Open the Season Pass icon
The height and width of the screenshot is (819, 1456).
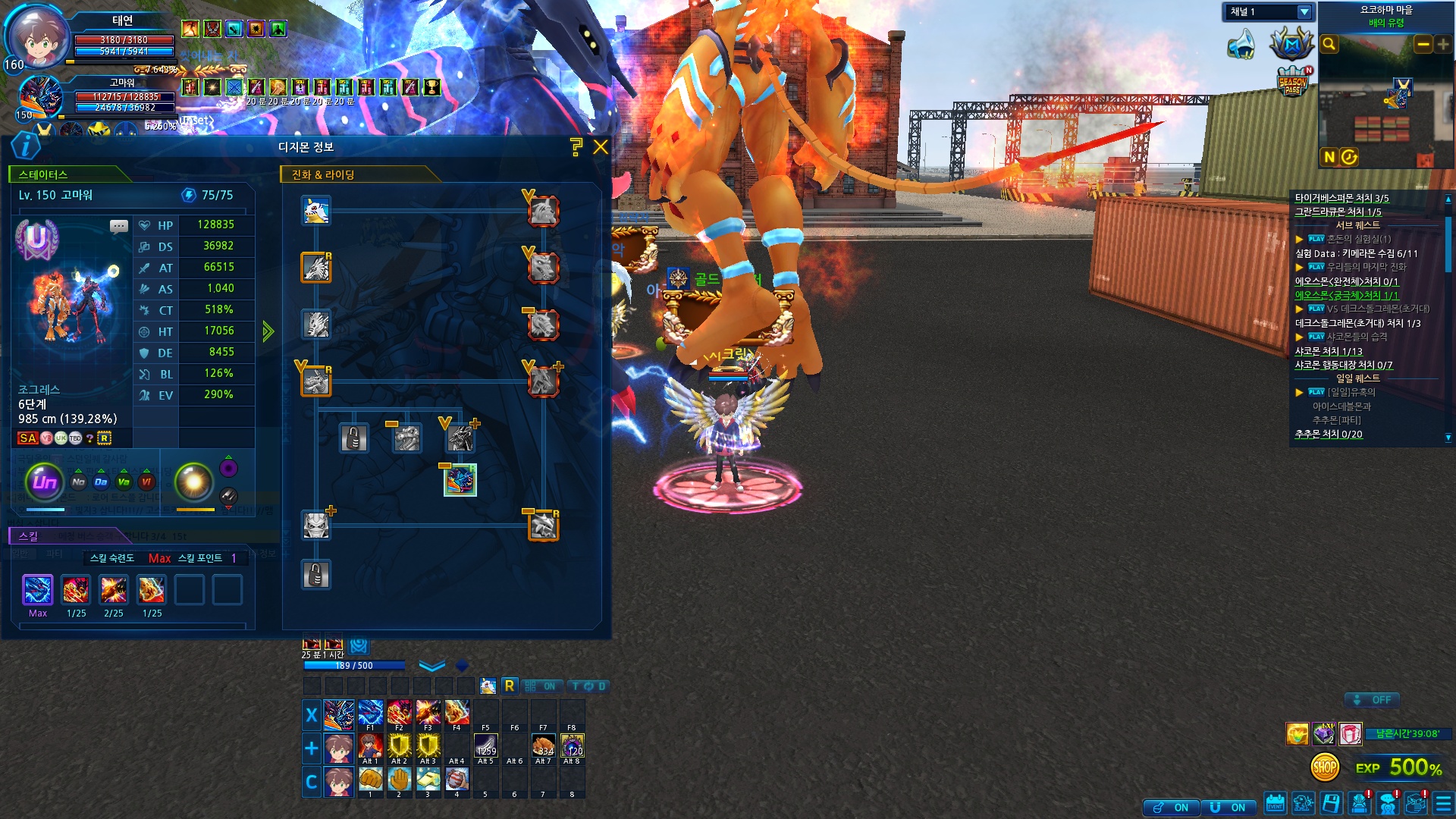tap(1292, 84)
